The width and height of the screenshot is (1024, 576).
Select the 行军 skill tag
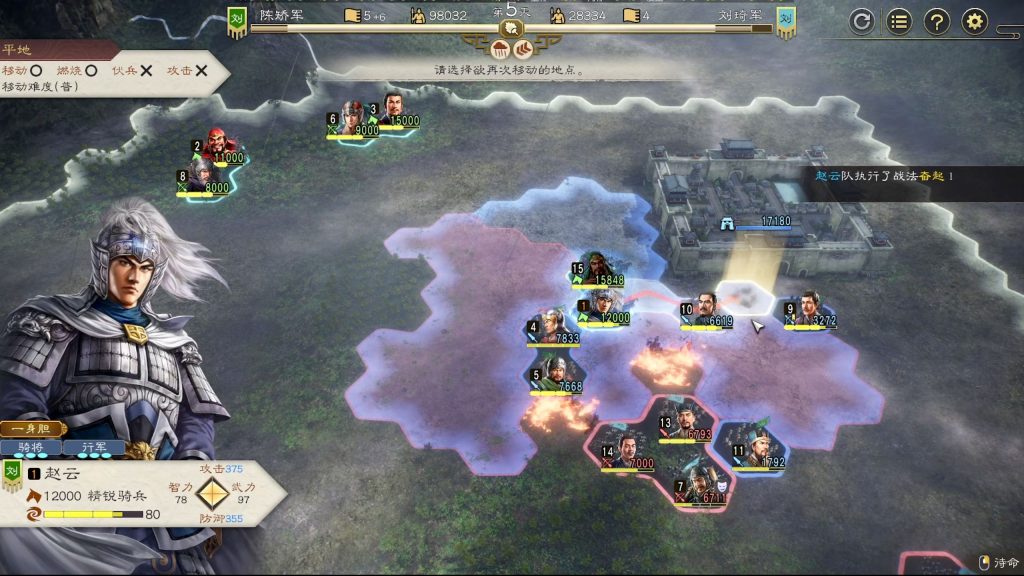pos(92,447)
